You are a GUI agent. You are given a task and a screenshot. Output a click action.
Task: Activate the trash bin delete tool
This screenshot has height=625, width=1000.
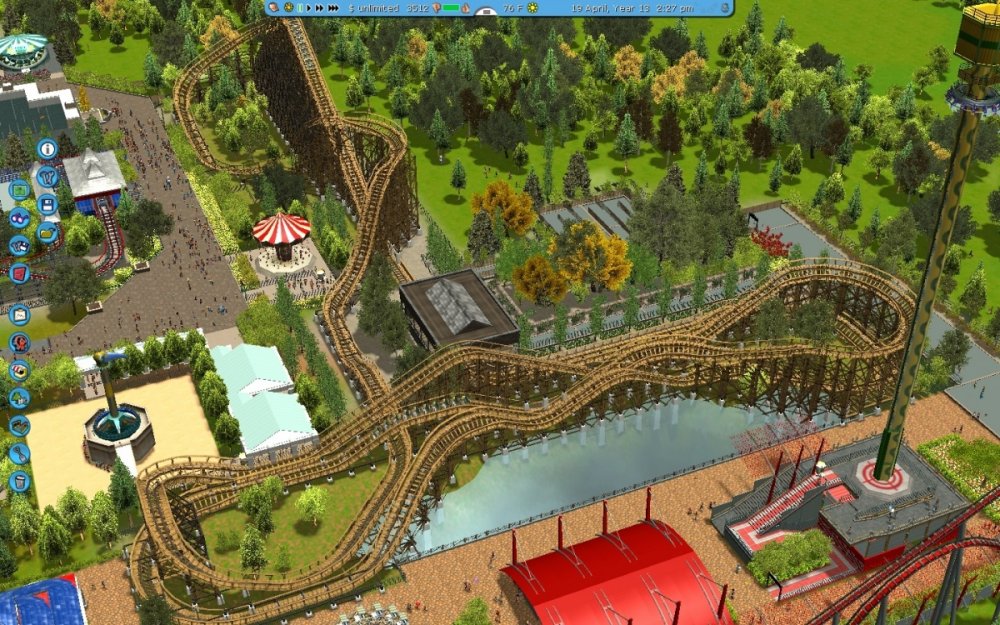tap(19, 481)
